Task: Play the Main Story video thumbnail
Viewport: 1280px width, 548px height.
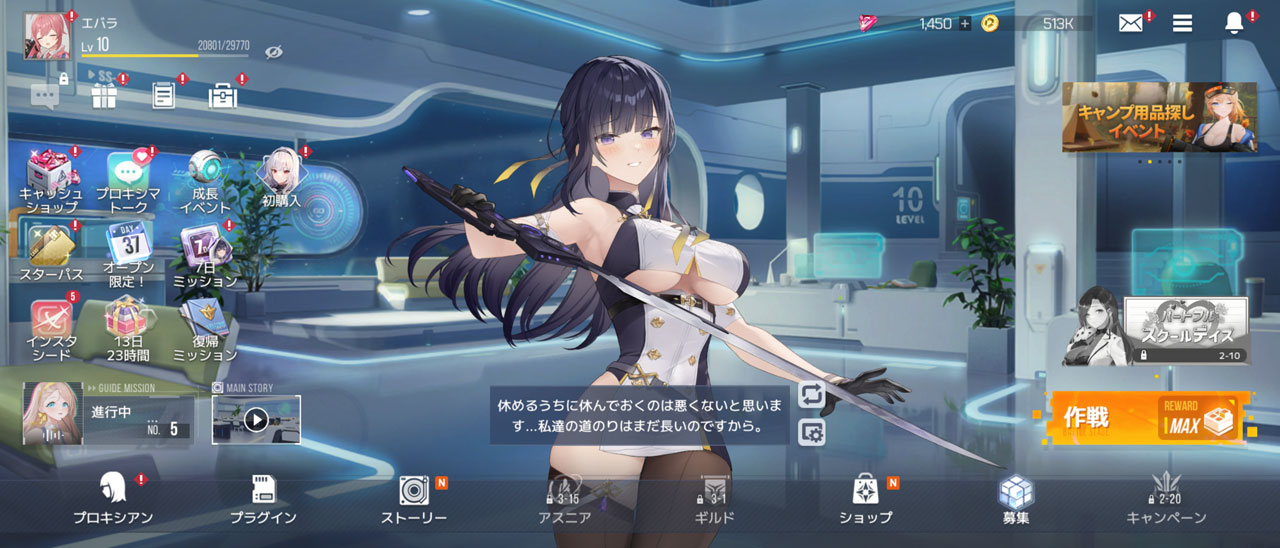Action: (x=256, y=420)
